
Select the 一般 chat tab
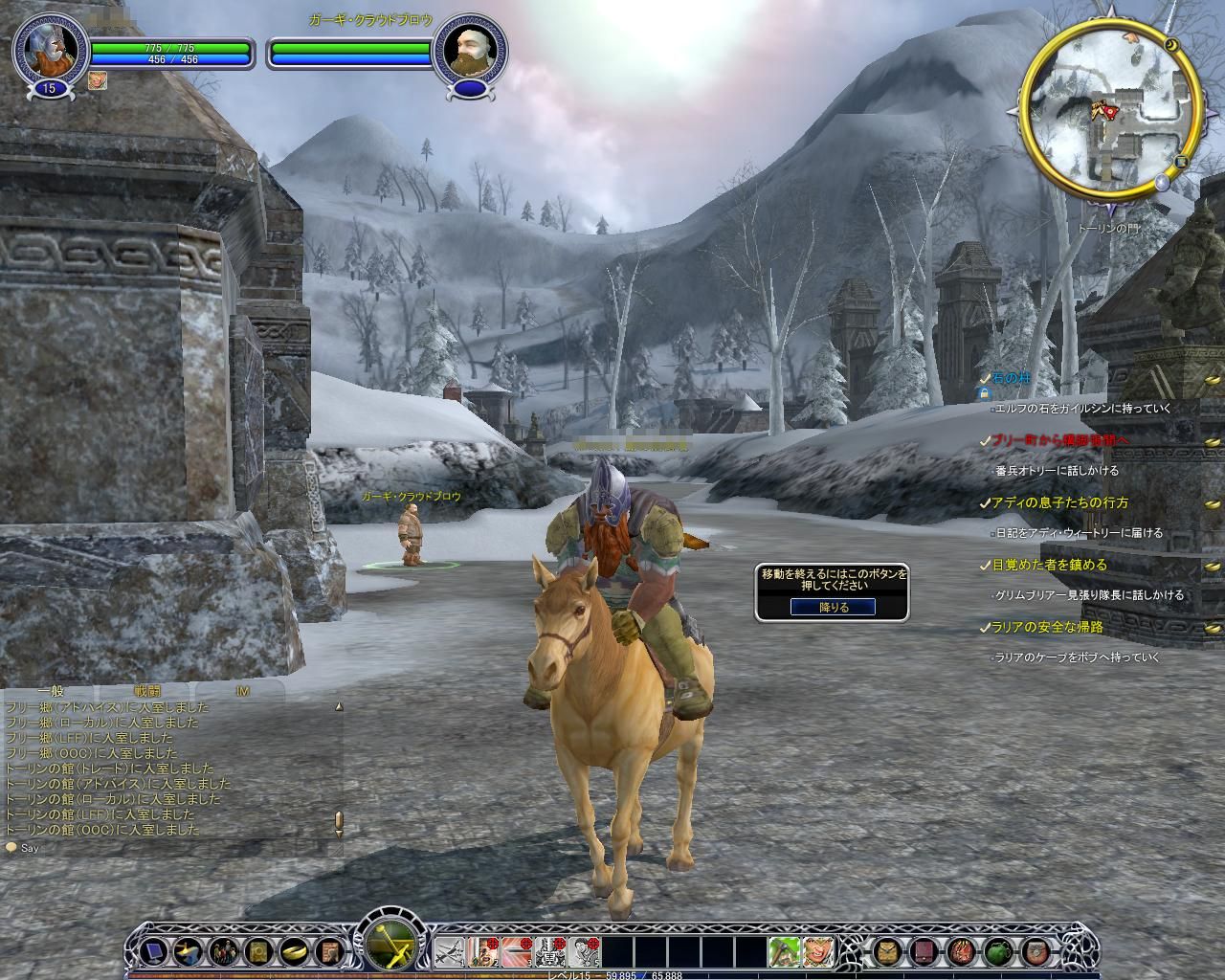click(50, 690)
